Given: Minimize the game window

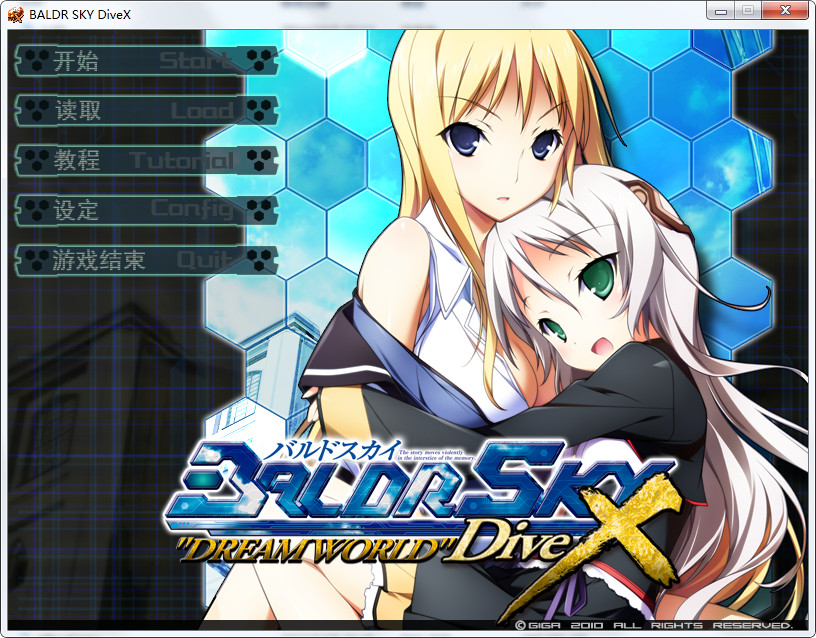Looking at the screenshot, I should click(x=722, y=11).
